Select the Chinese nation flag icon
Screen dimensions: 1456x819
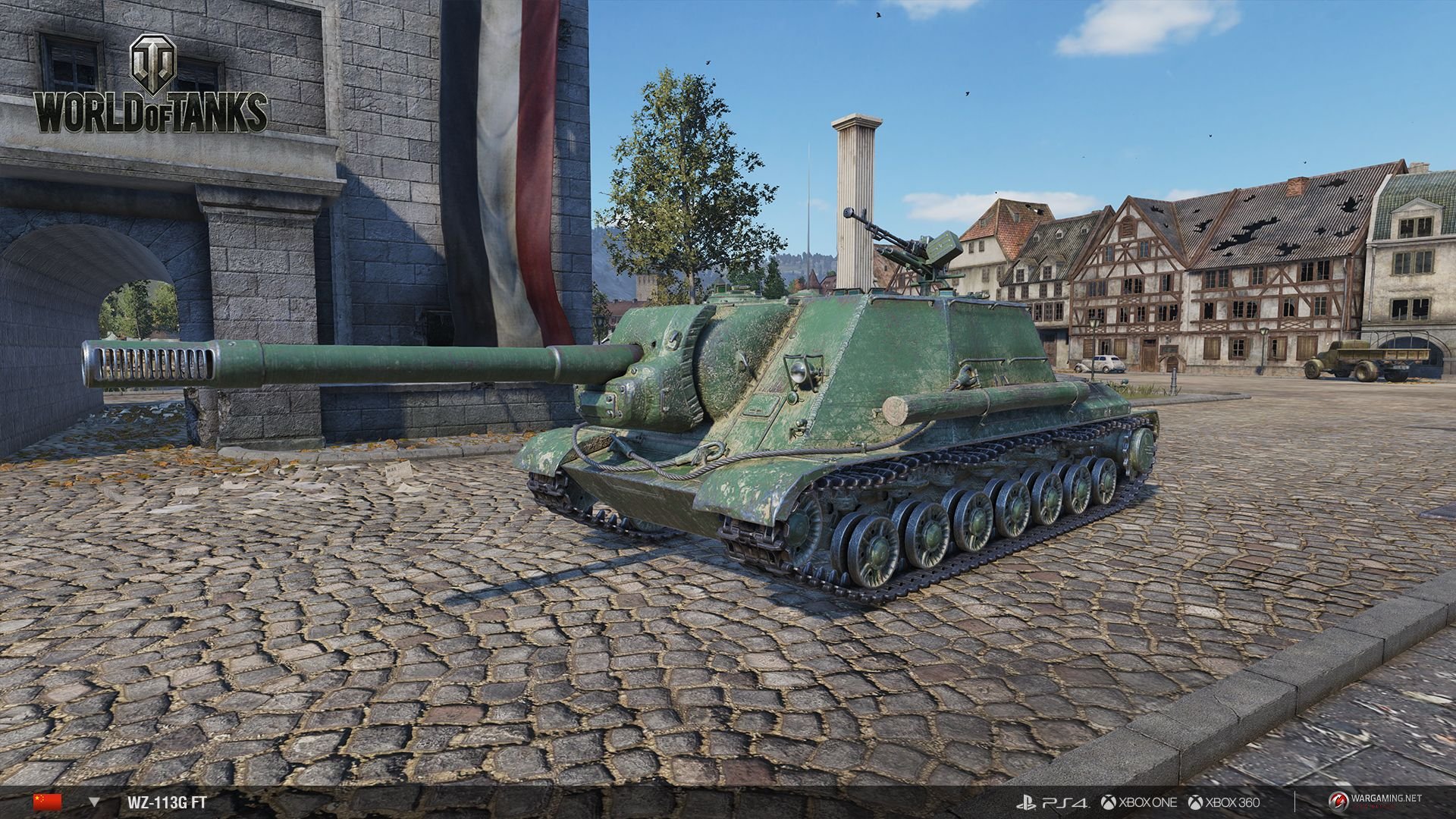(47, 802)
